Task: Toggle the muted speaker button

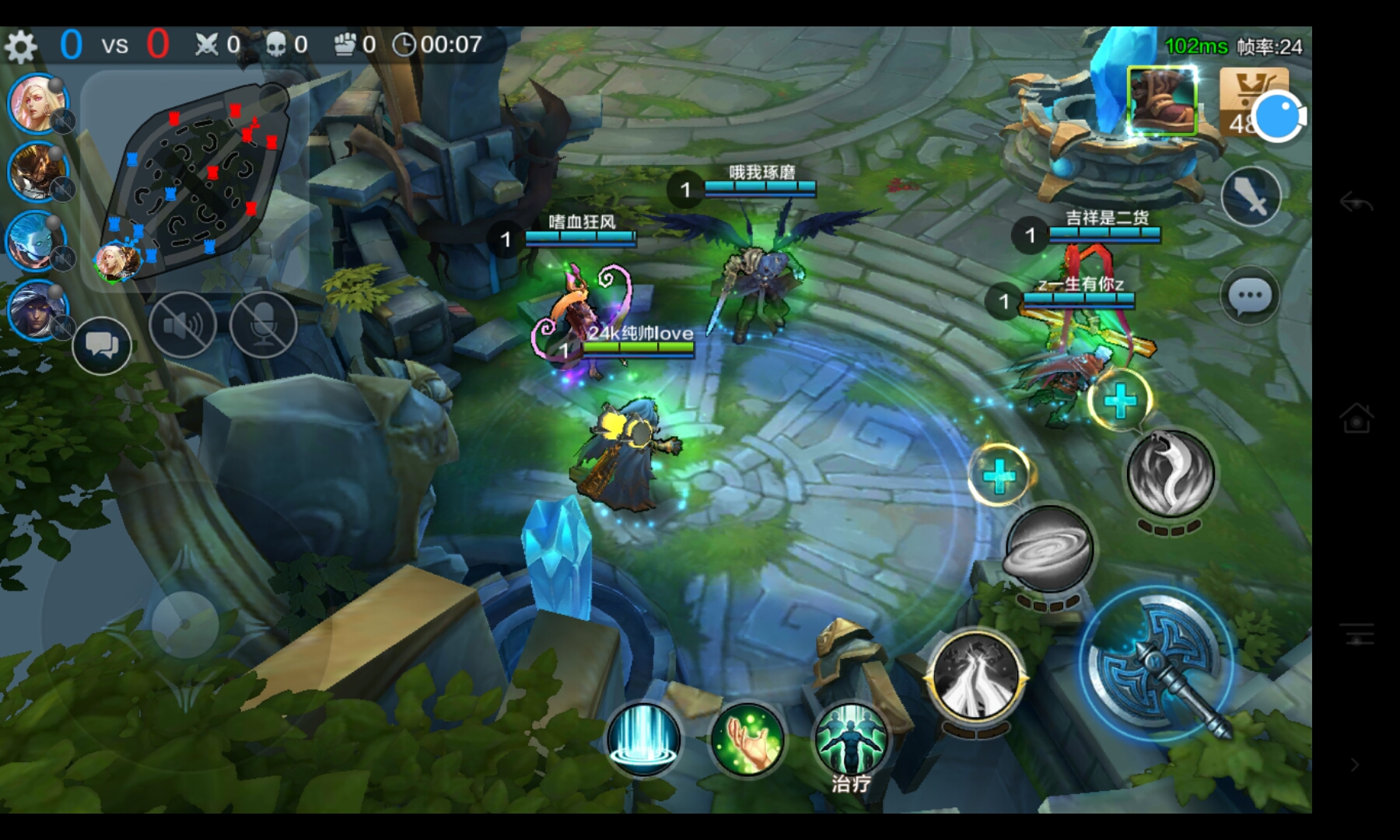Action: point(182,325)
